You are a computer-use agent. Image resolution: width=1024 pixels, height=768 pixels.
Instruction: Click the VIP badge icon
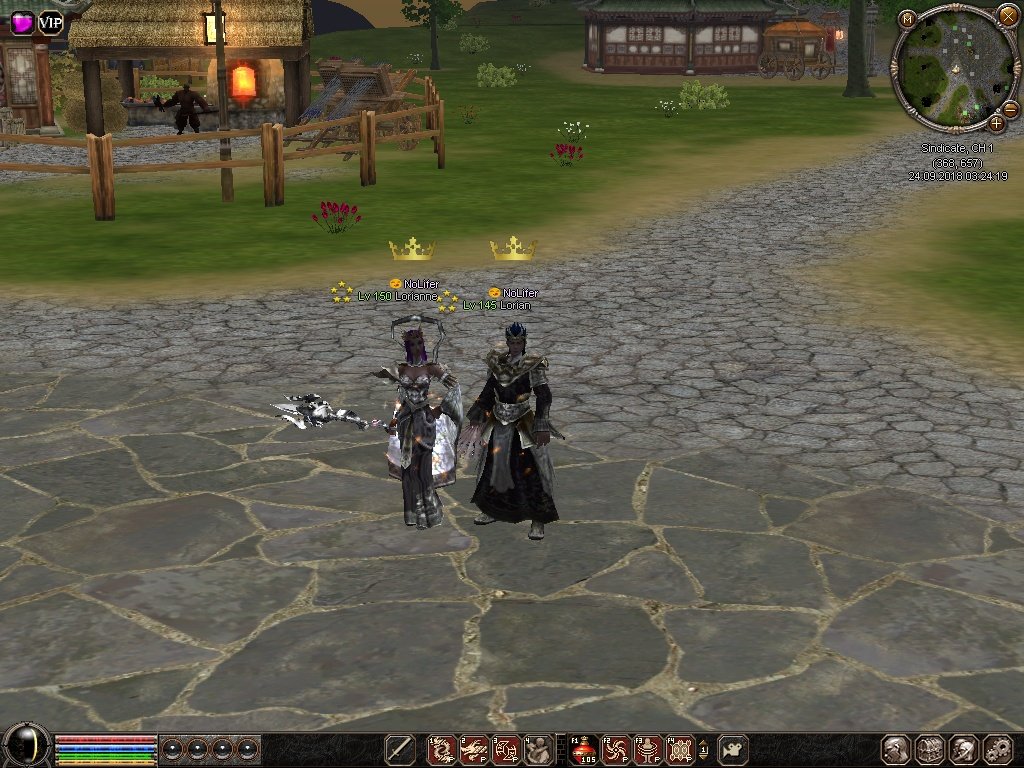tap(50, 22)
